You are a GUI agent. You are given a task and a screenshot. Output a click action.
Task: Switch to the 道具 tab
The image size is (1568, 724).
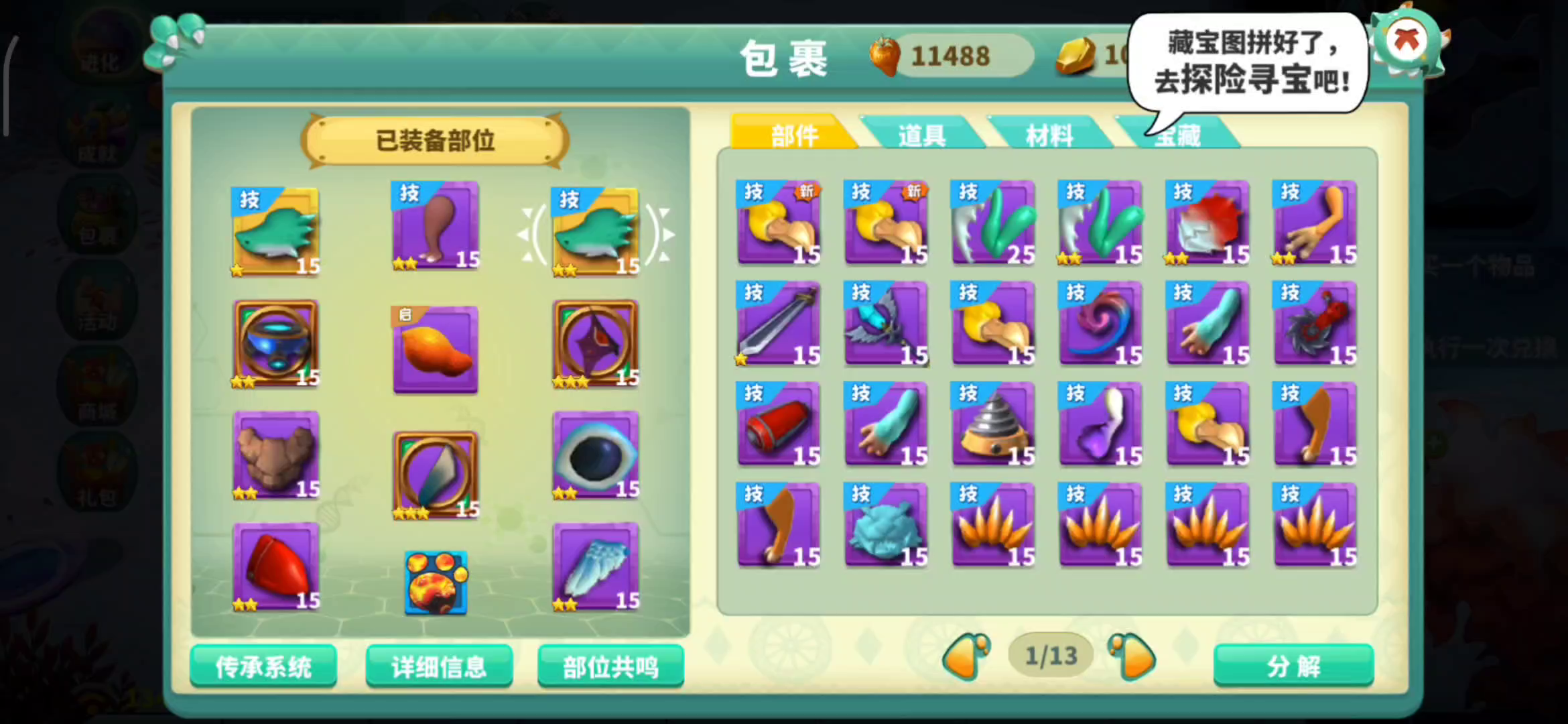[921, 134]
